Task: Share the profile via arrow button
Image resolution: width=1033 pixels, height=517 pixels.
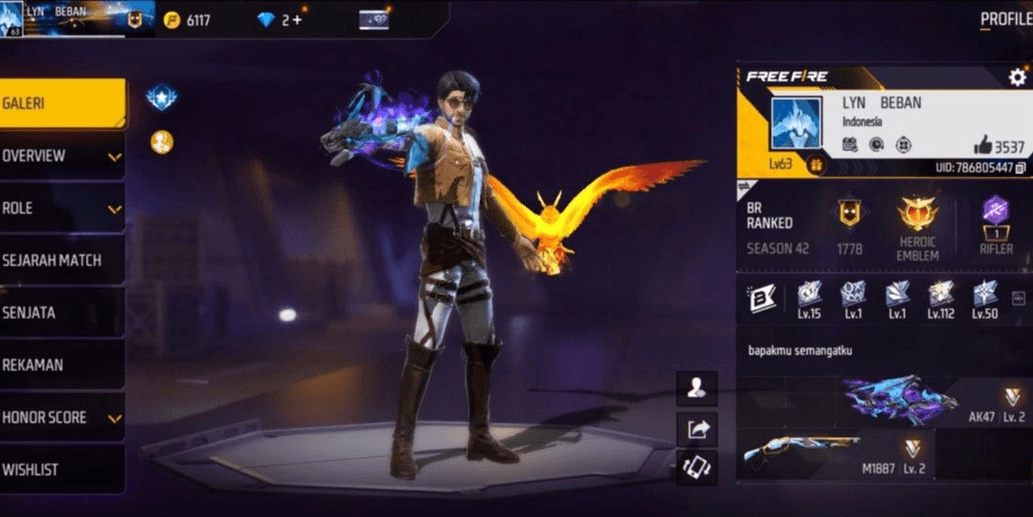Action: coord(697,429)
